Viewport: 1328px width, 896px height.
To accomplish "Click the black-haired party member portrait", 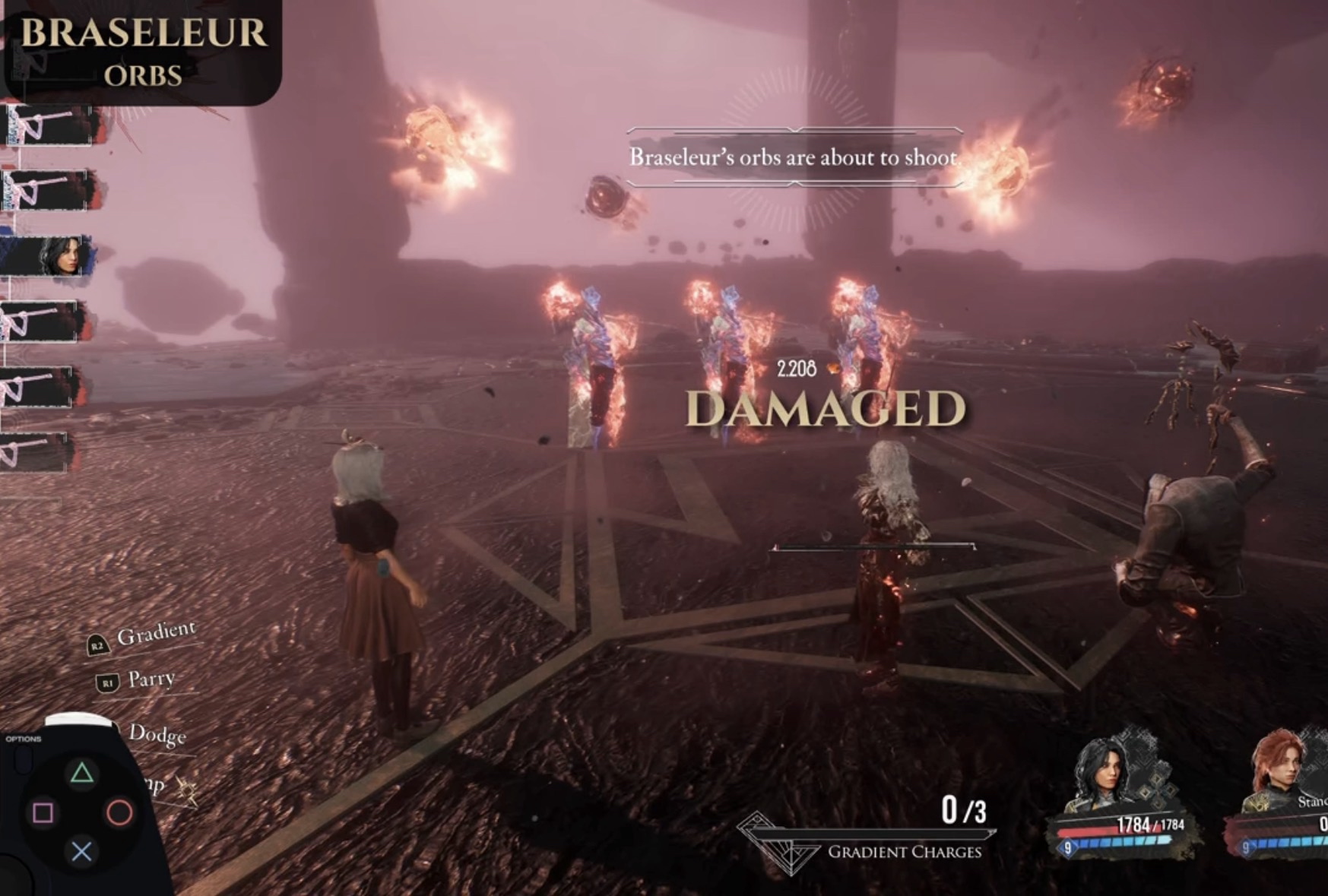I will pyautogui.click(x=1102, y=774).
